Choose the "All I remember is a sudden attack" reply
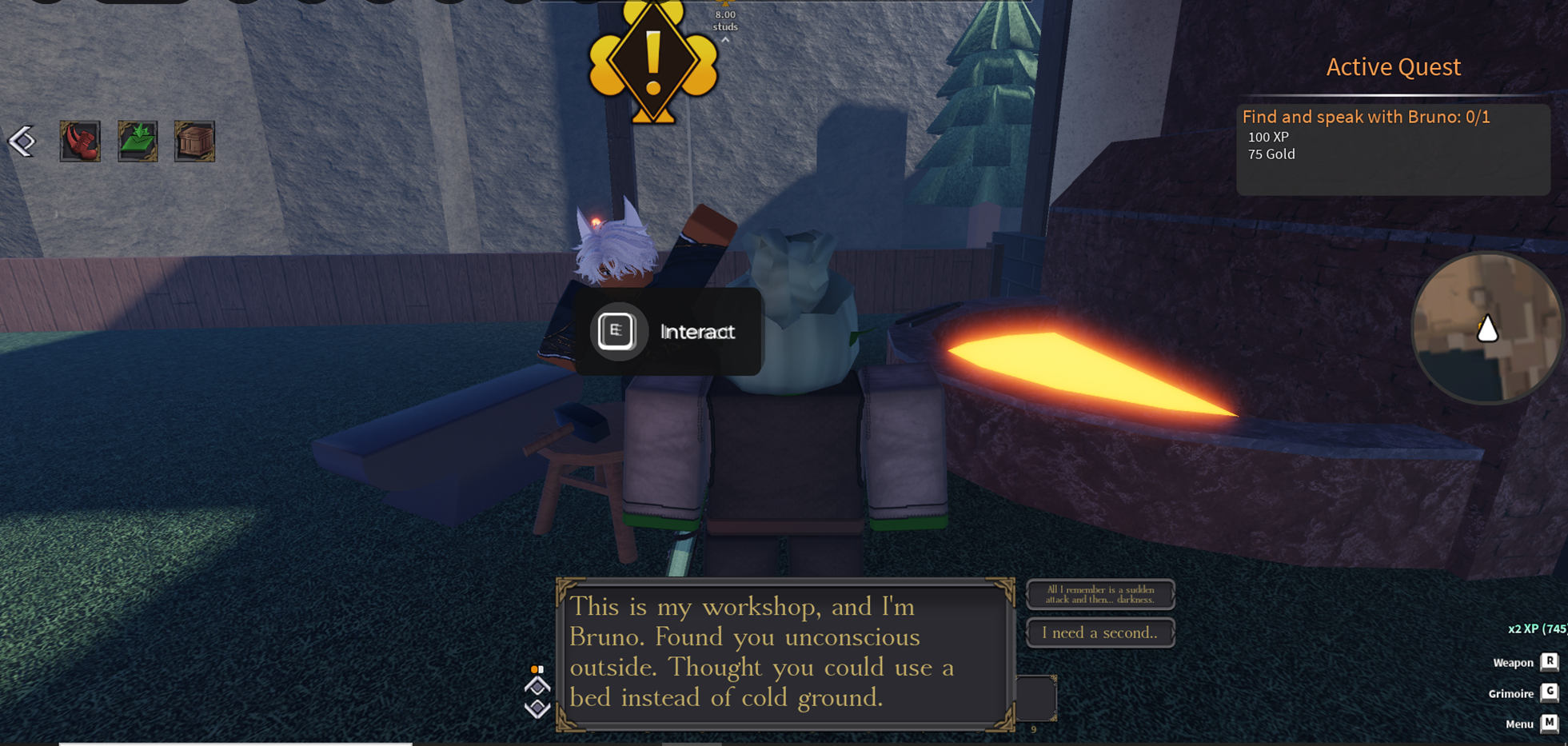Image resolution: width=1568 pixels, height=746 pixels. pos(1100,595)
